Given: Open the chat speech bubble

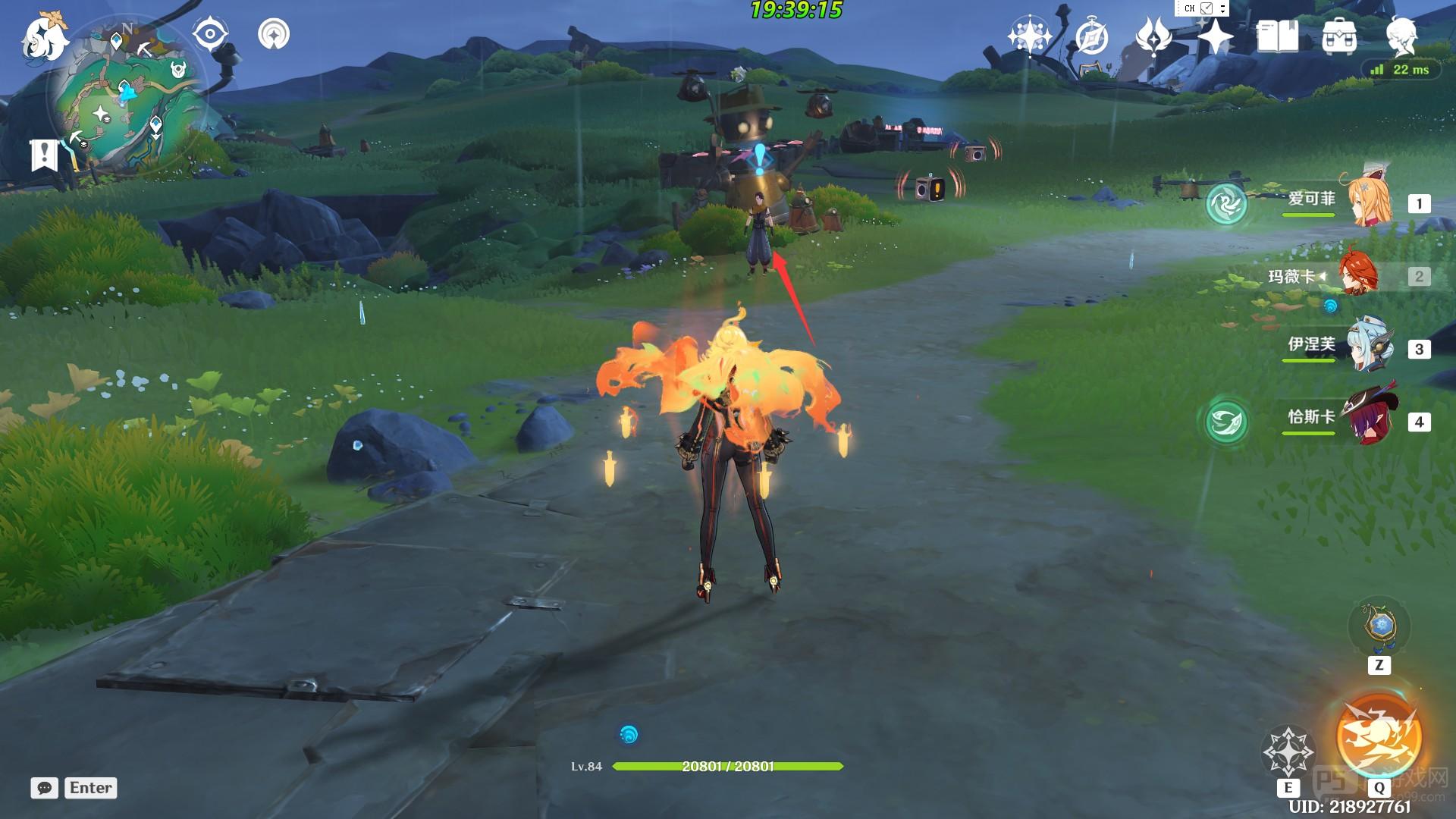Looking at the screenshot, I should tap(45, 788).
